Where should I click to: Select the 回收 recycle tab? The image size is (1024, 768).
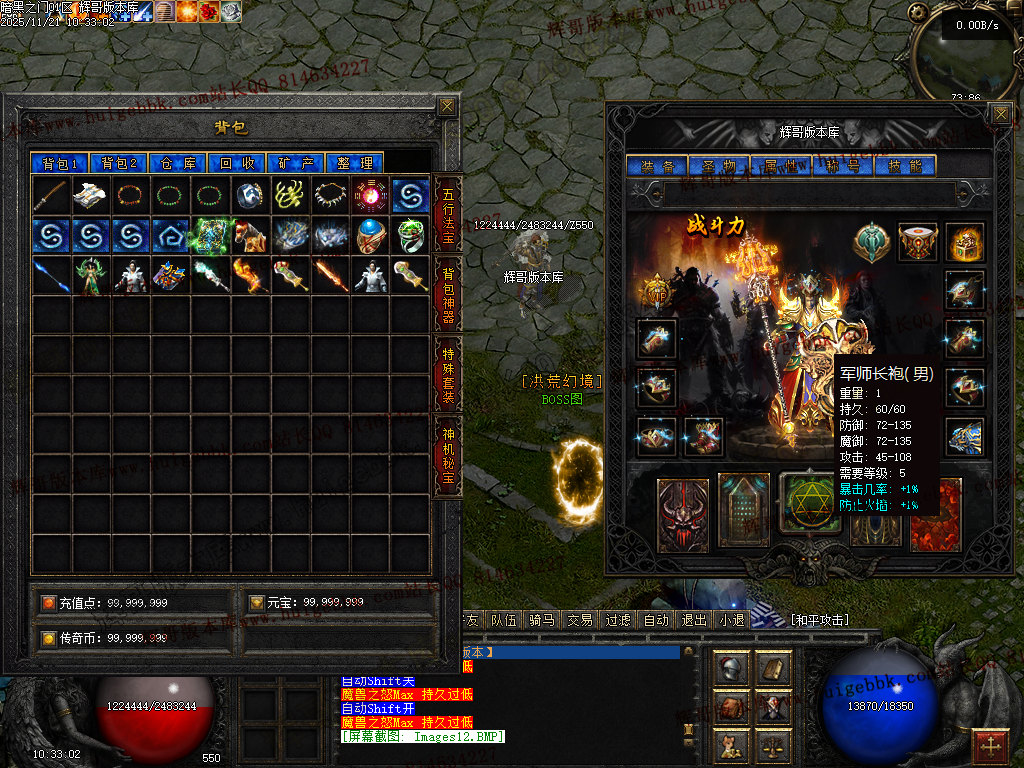(238, 163)
